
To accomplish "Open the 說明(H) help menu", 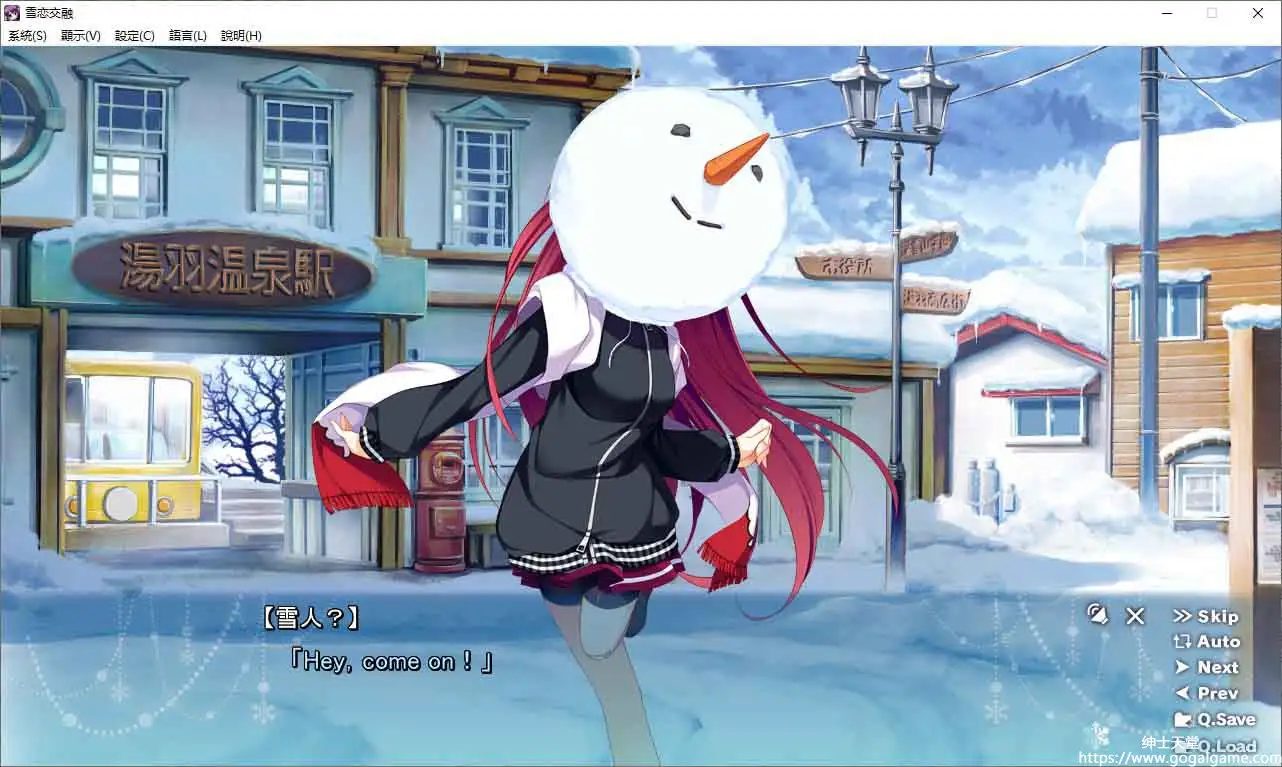I will 242,35.
